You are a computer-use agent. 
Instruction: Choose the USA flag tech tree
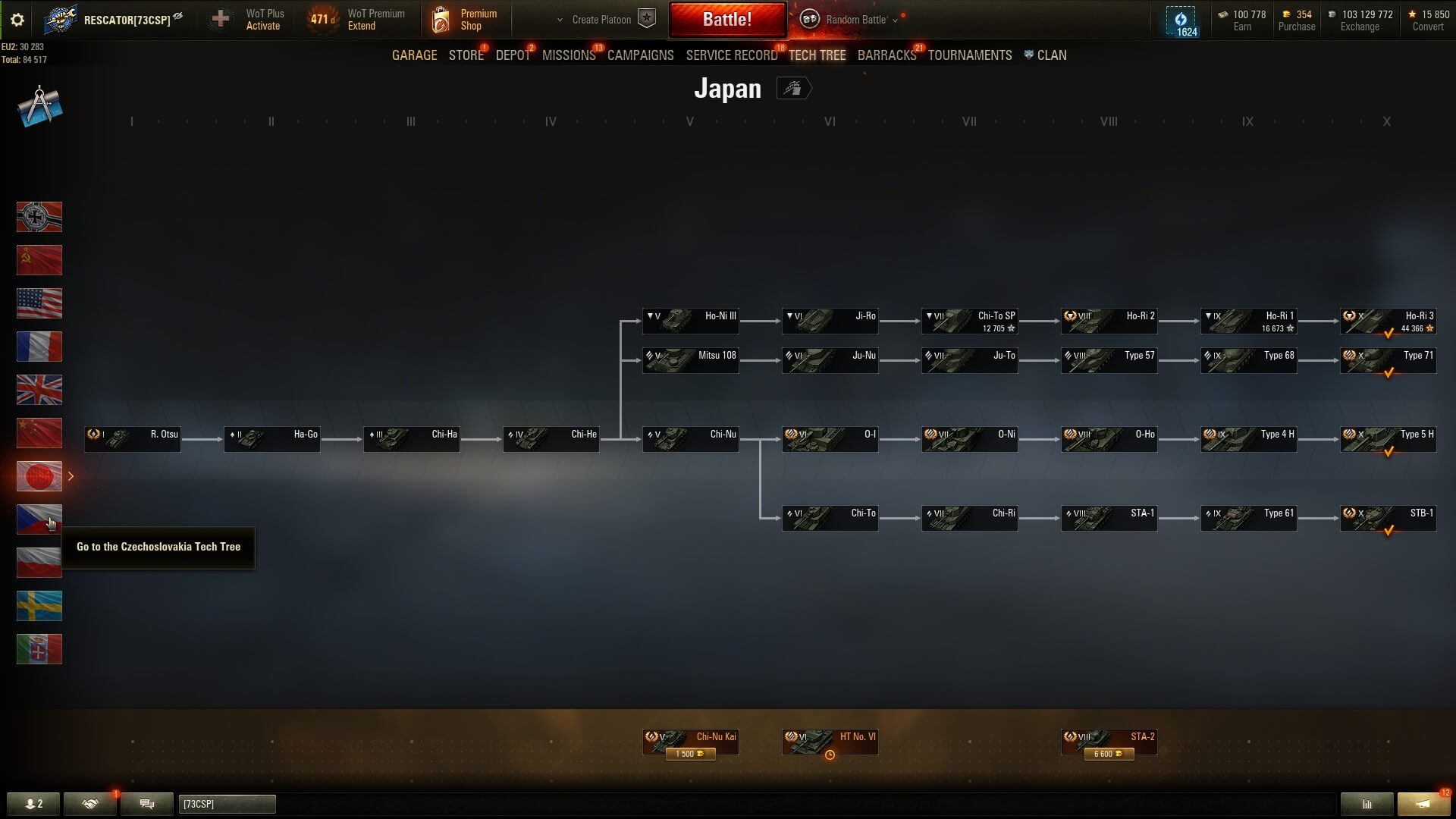[39, 303]
